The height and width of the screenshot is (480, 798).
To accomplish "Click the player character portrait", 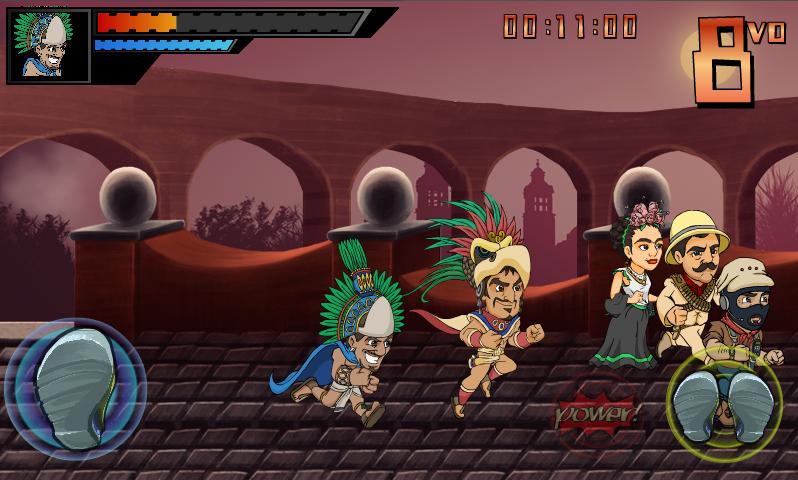I will (48, 46).
